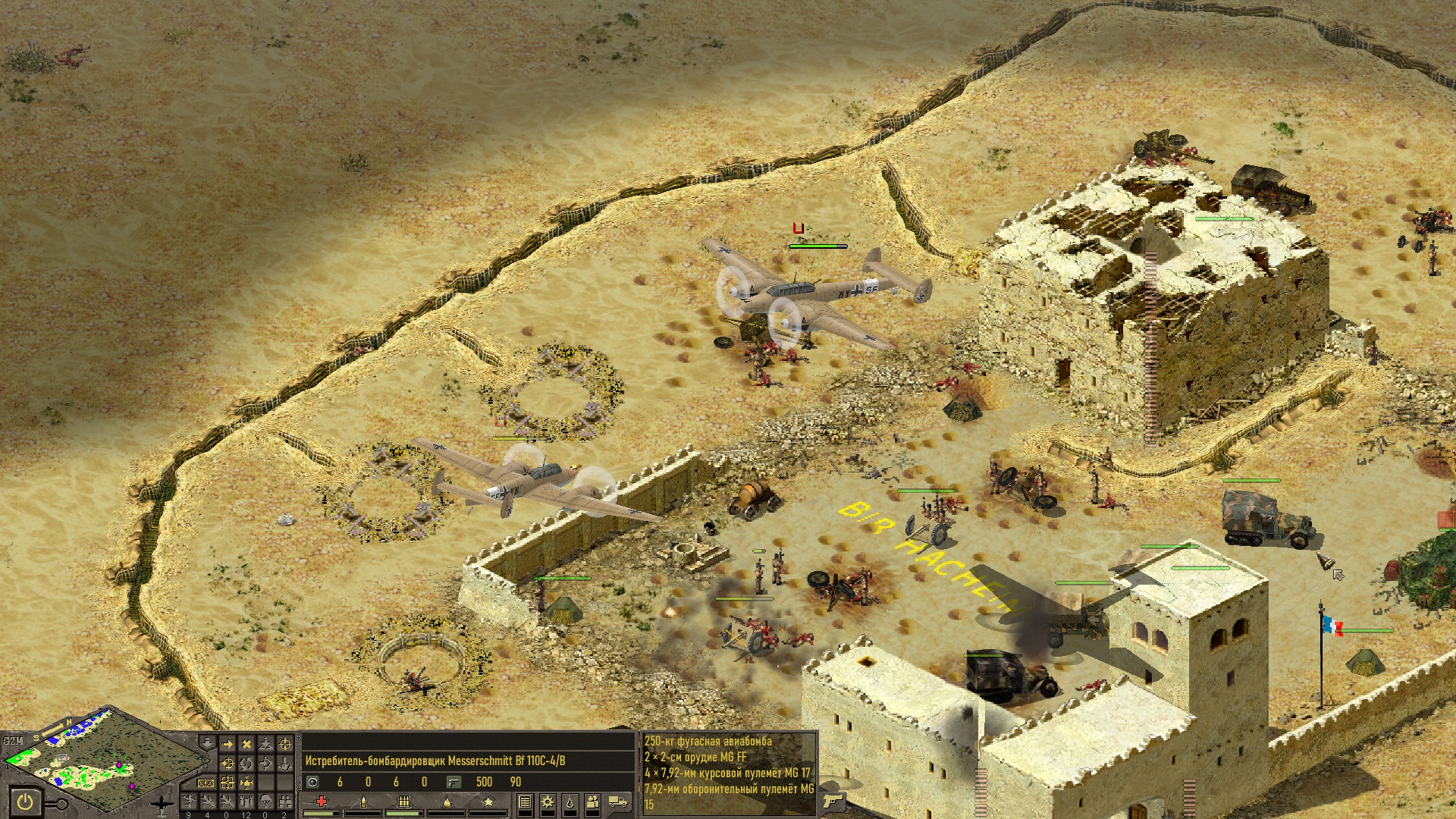Viewport: 1456px width, 819px height.
Task: Toggle the pistol weapon info tab
Action: pos(833,801)
